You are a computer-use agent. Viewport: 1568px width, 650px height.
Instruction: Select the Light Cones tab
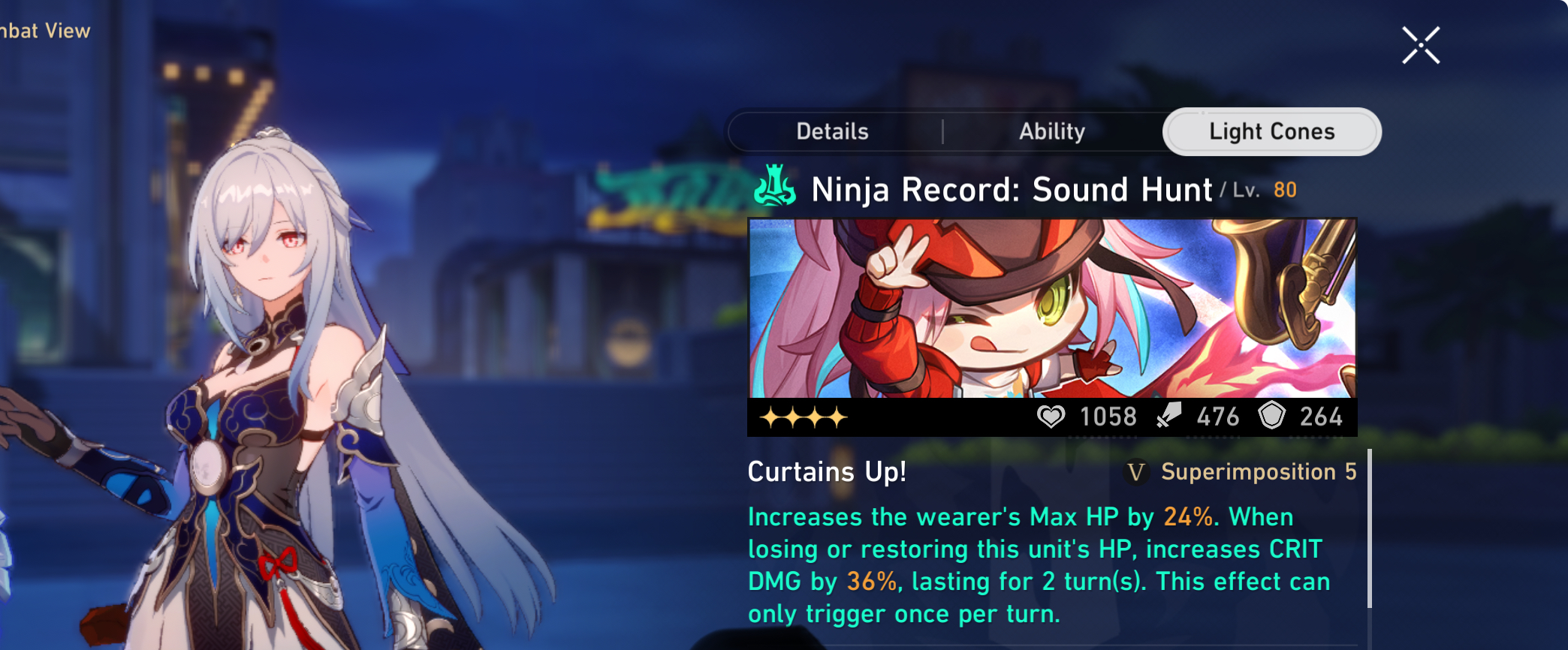pyautogui.click(x=1271, y=131)
